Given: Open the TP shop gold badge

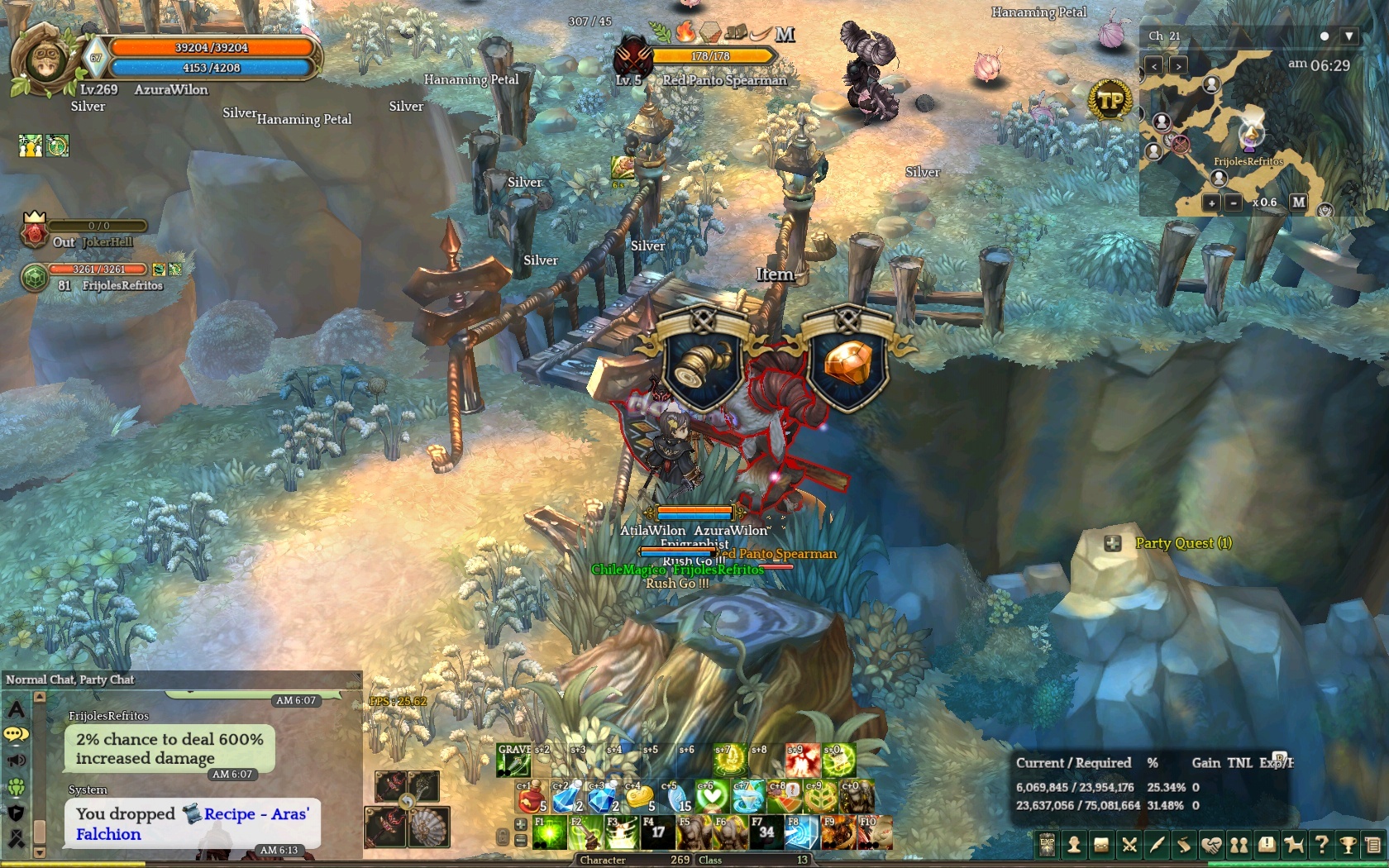Looking at the screenshot, I should pos(1110,101).
